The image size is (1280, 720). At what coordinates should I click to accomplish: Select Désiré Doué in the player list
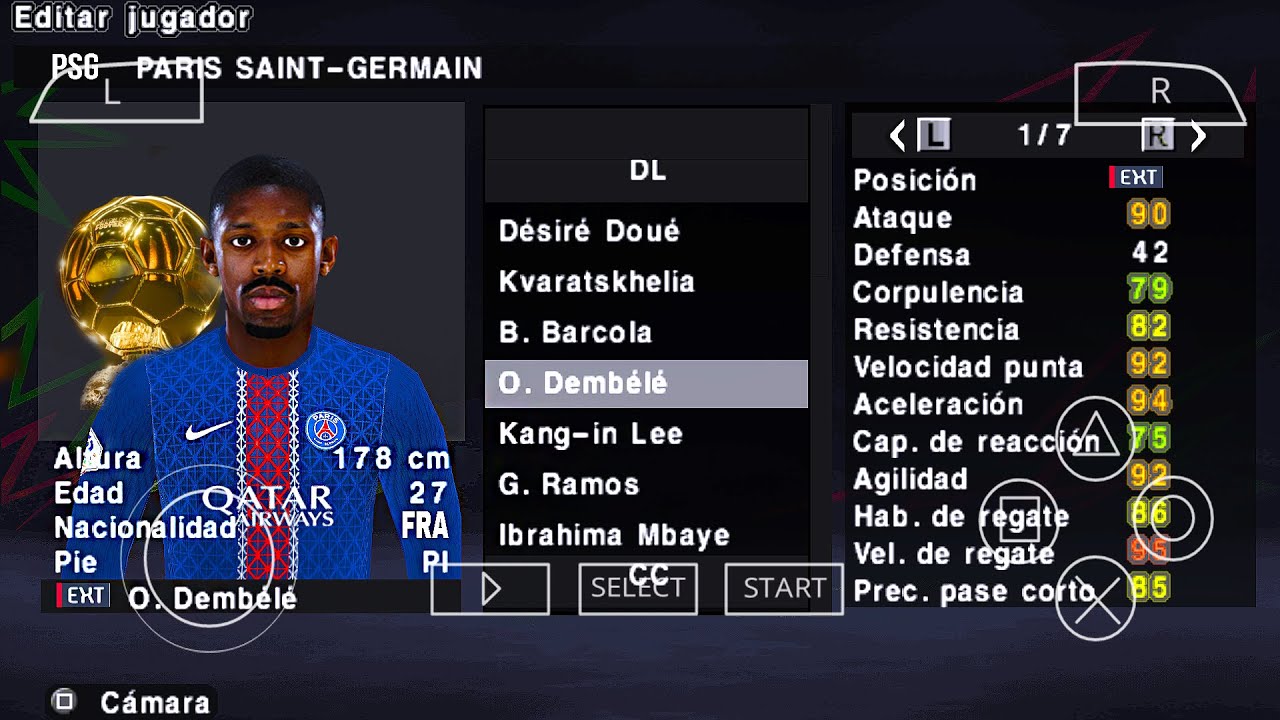point(589,231)
